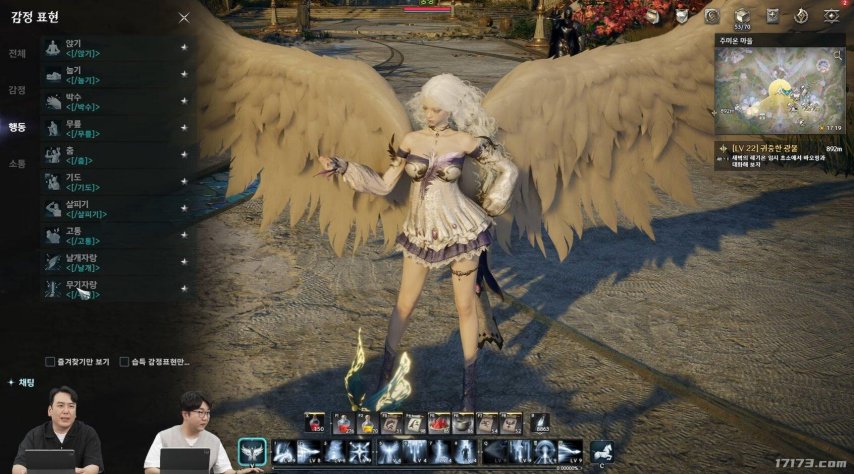The height and width of the screenshot is (474, 854).
Task: Toggle the 즐겨찾기만 보기 checkbox
Action: [x=50, y=361]
